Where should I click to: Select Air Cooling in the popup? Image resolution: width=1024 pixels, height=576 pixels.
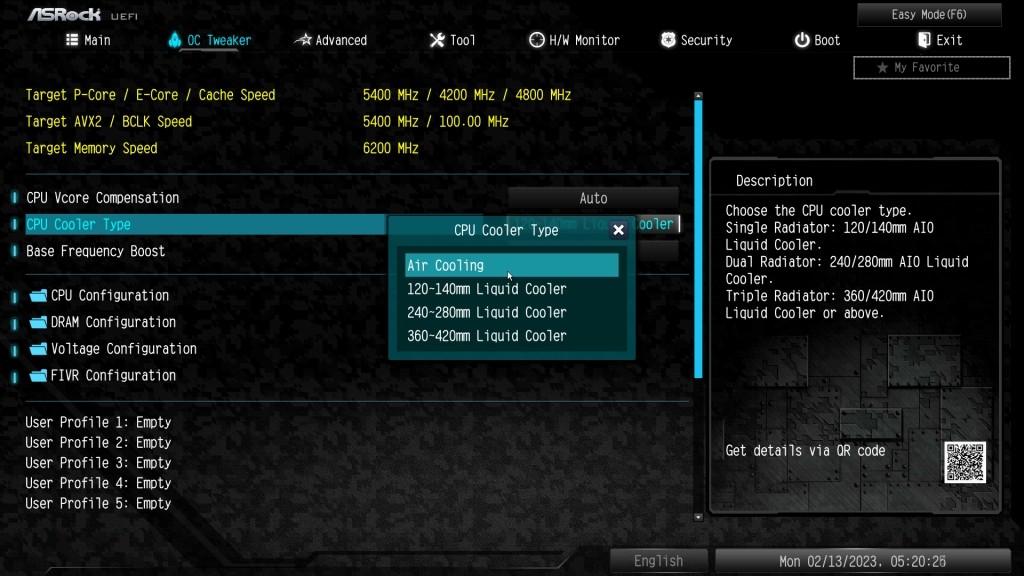(511, 265)
